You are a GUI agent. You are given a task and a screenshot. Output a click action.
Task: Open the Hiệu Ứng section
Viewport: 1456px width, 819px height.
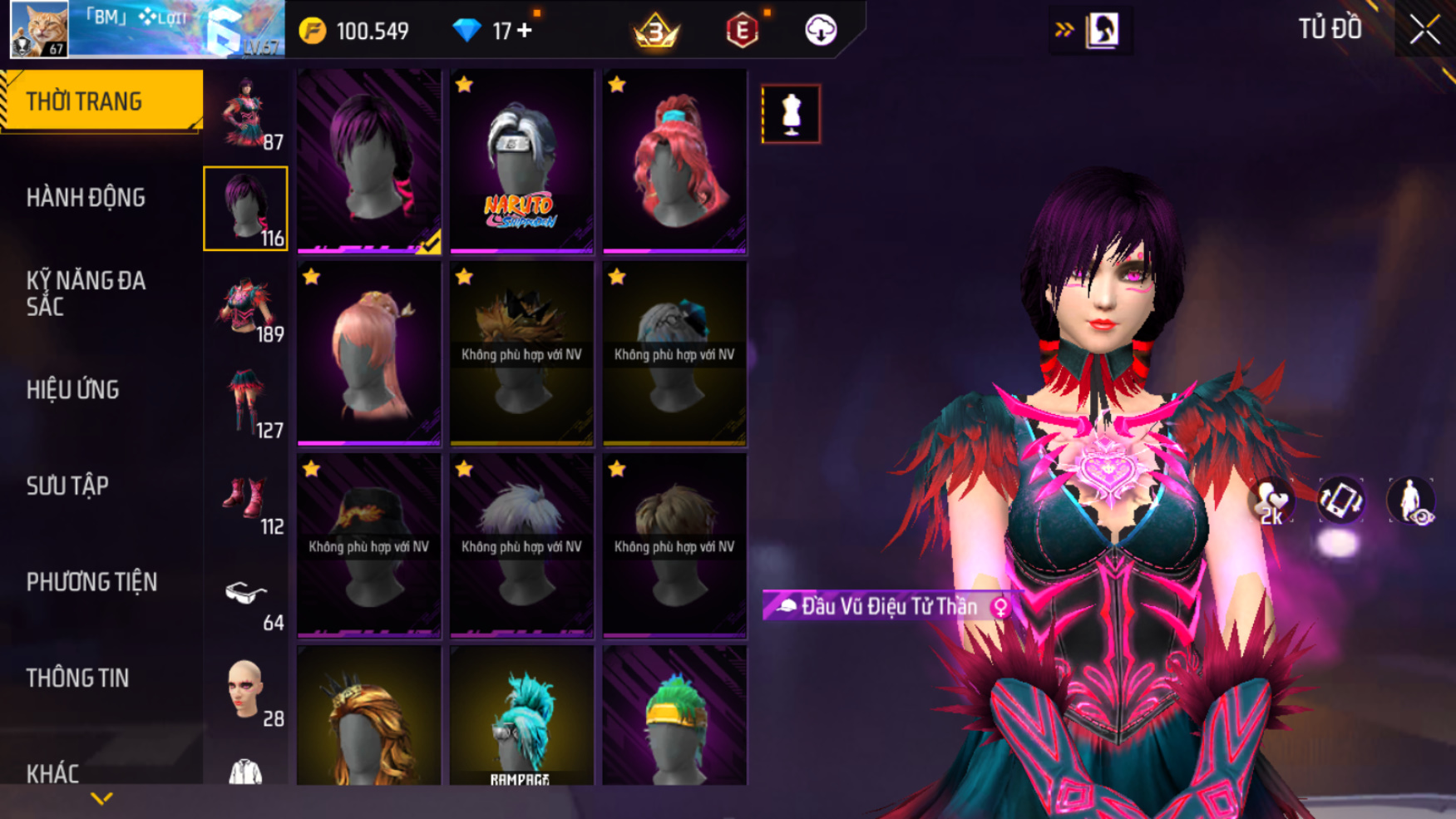(x=73, y=390)
